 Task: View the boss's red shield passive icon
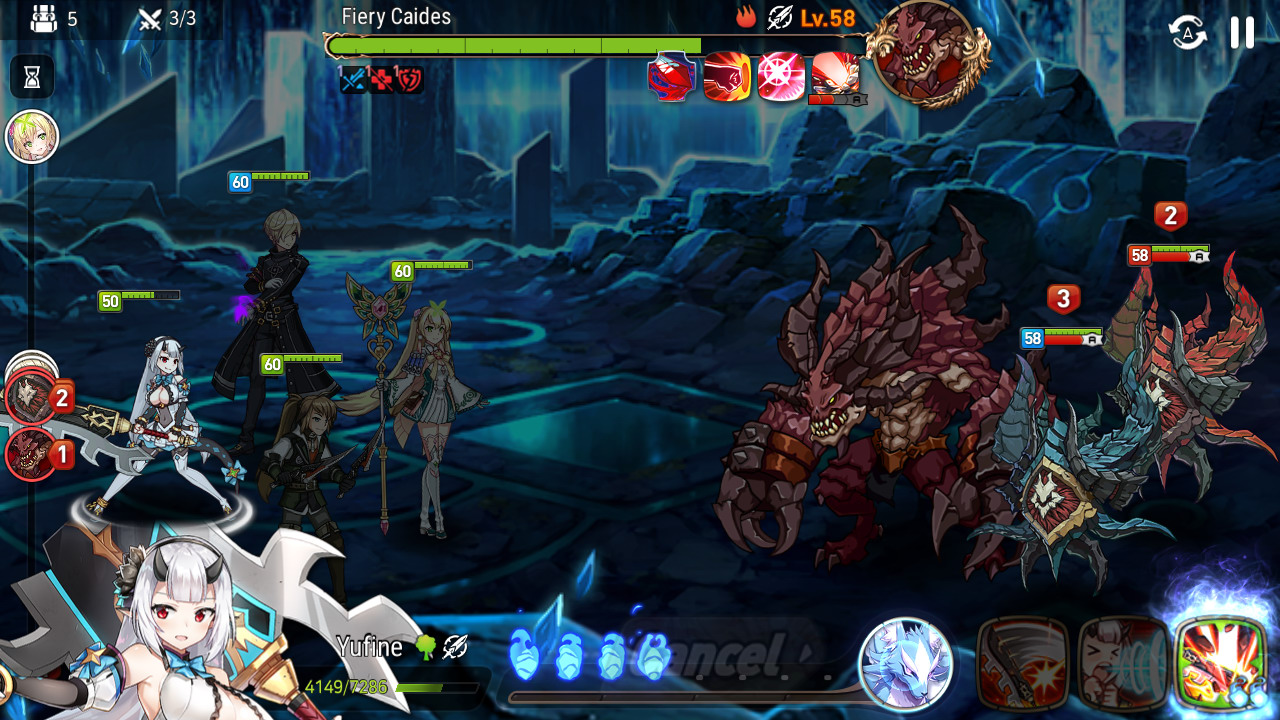[671, 77]
